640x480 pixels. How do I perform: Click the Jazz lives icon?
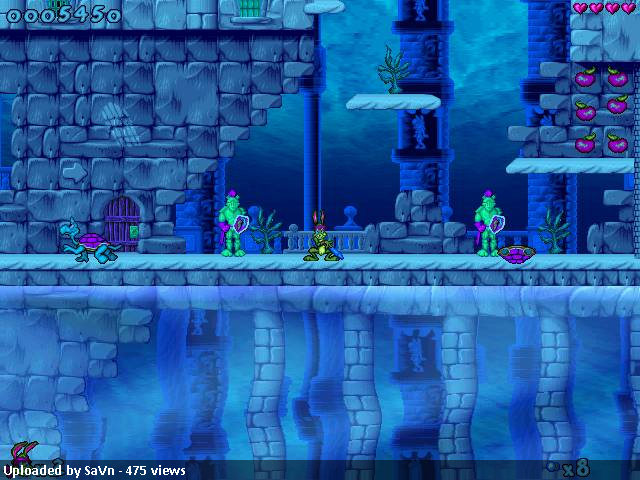coord(20,453)
